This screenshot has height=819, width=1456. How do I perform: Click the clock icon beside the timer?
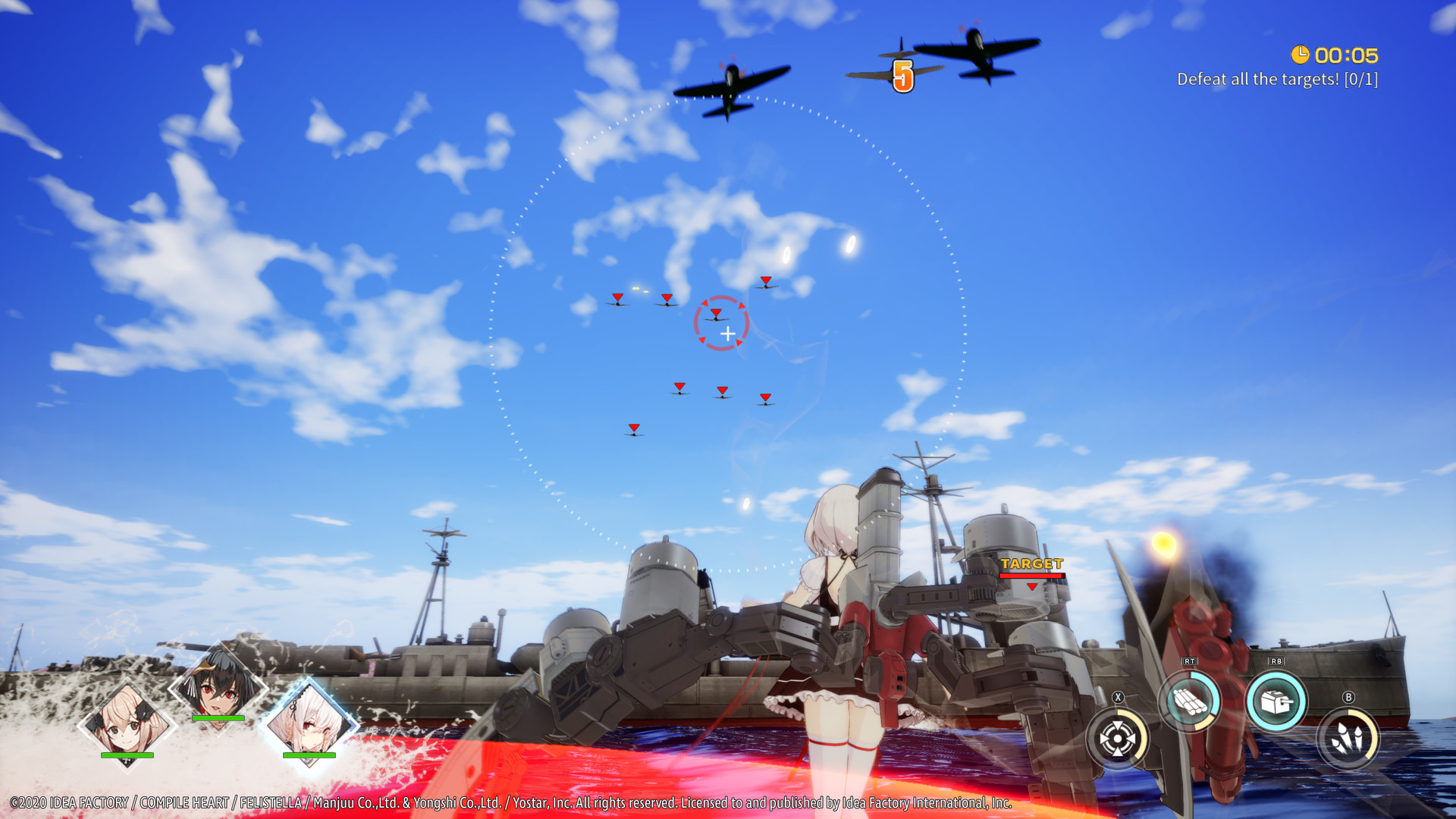click(1300, 55)
